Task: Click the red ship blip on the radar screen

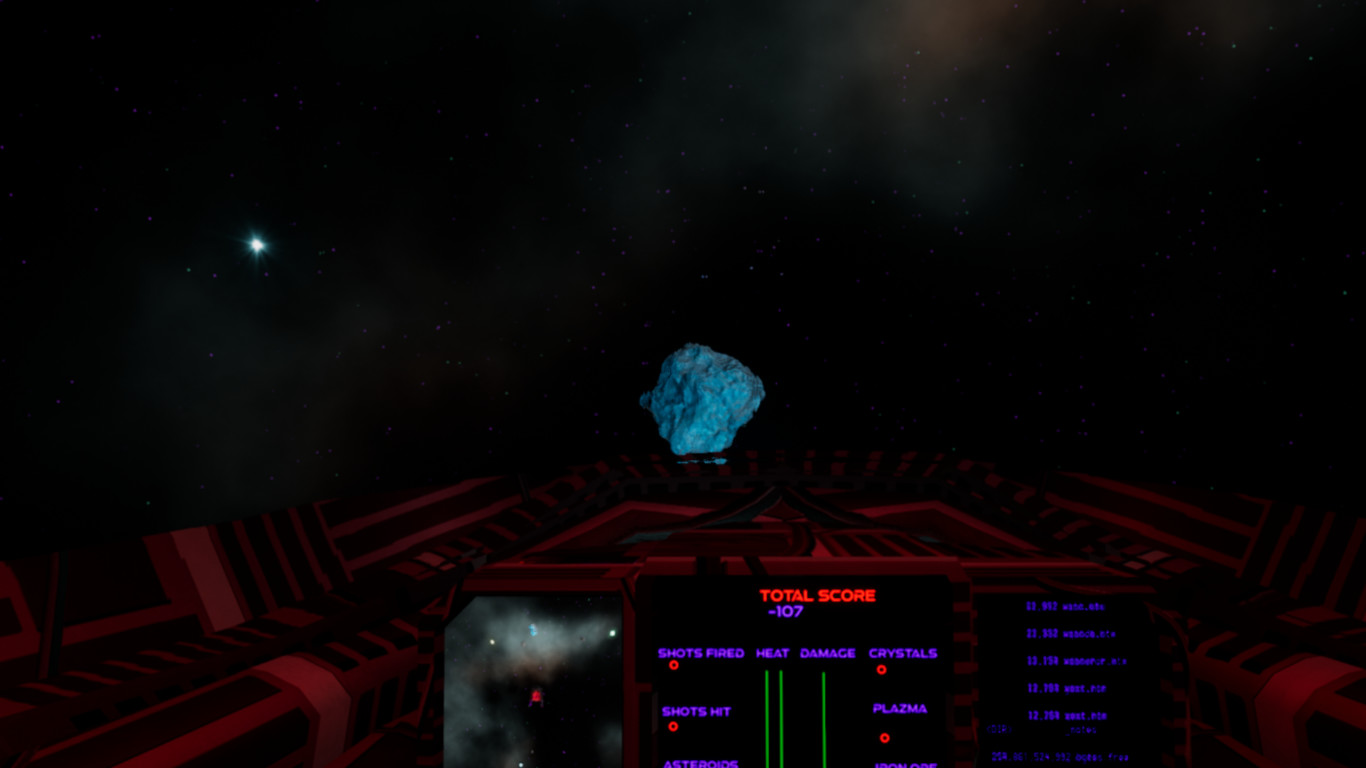Action: click(537, 695)
